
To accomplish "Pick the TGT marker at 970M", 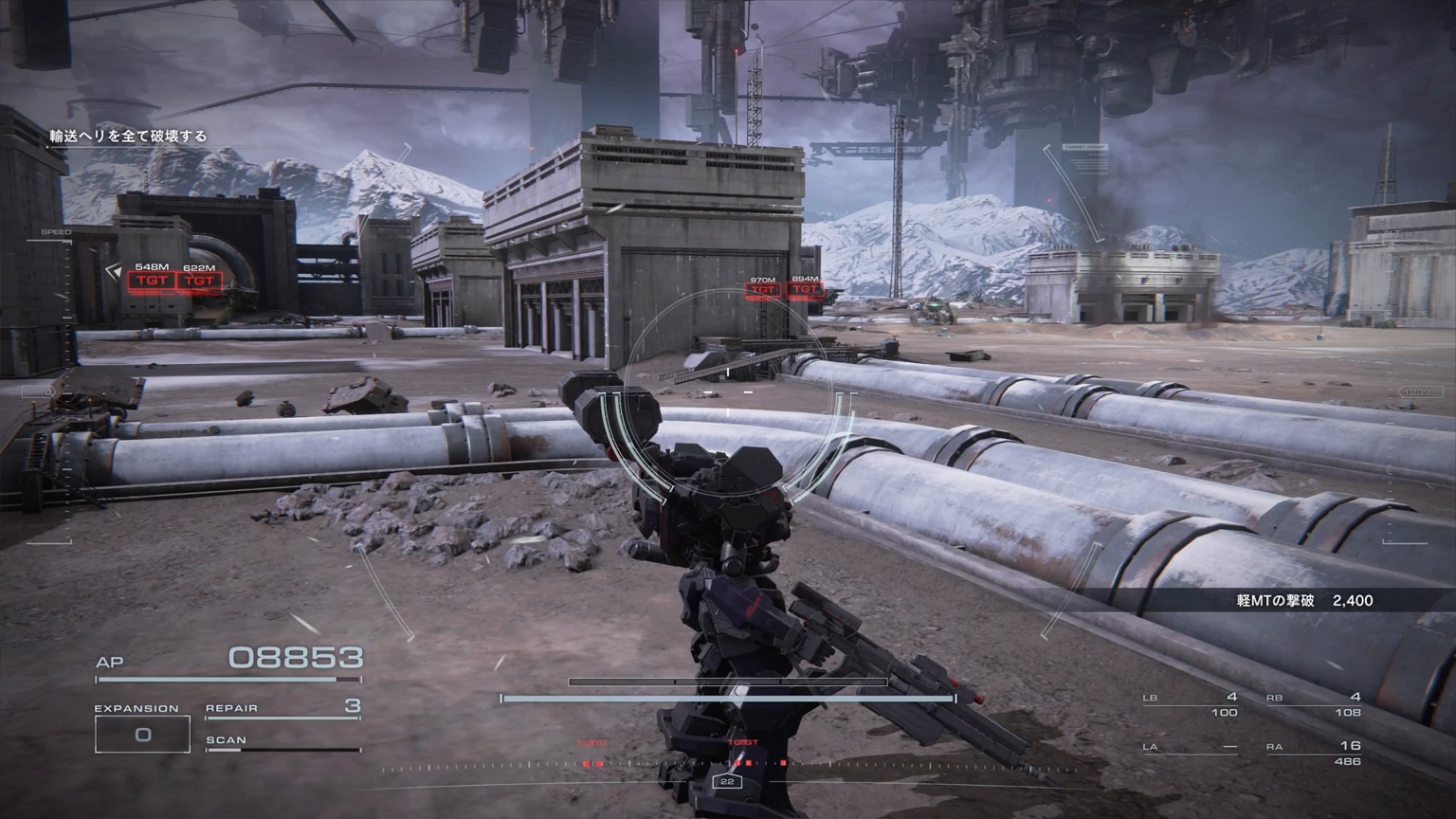I will [763, 289].
